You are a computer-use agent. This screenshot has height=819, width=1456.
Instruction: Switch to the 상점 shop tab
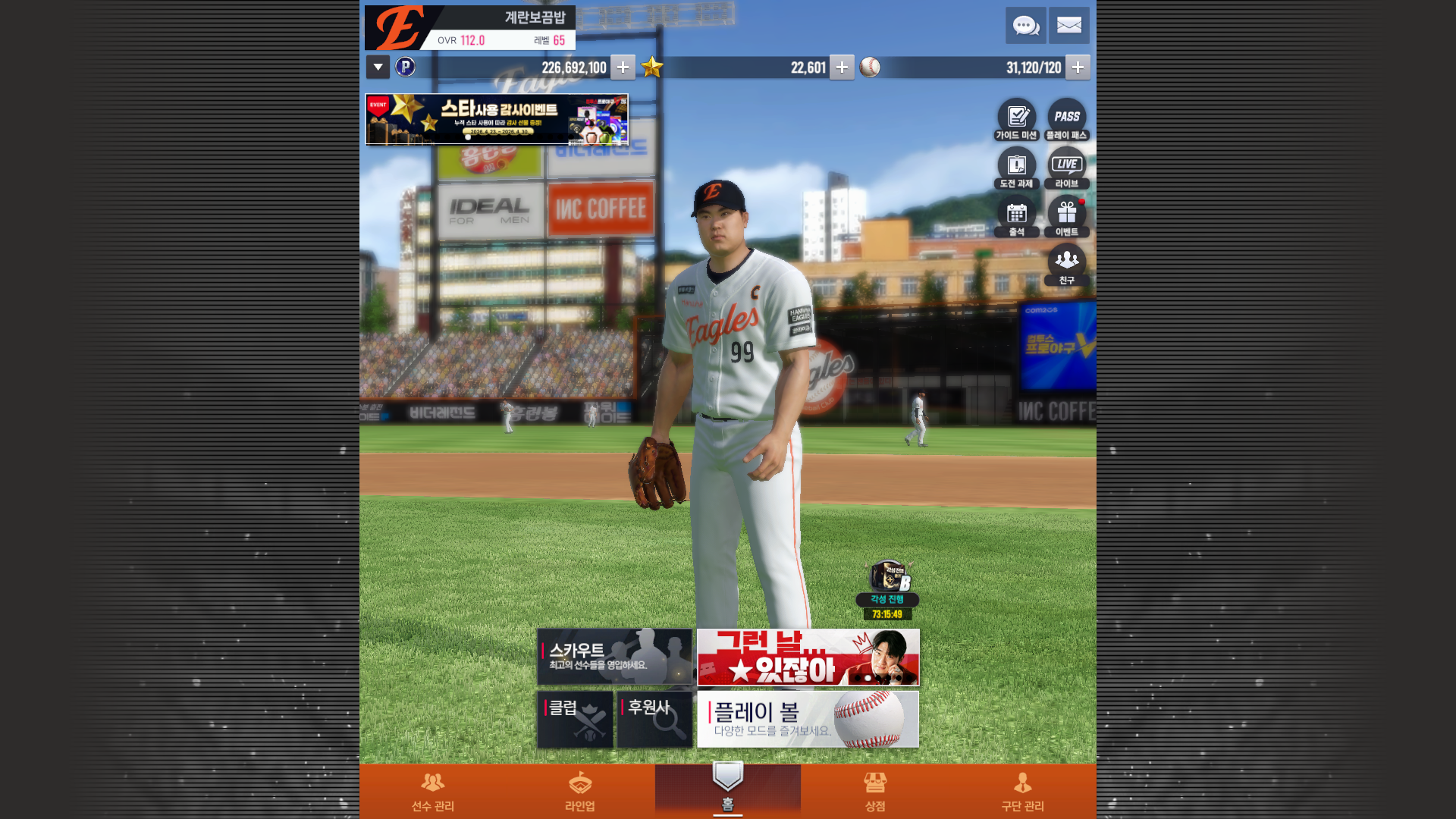click(x=875, y=791)
